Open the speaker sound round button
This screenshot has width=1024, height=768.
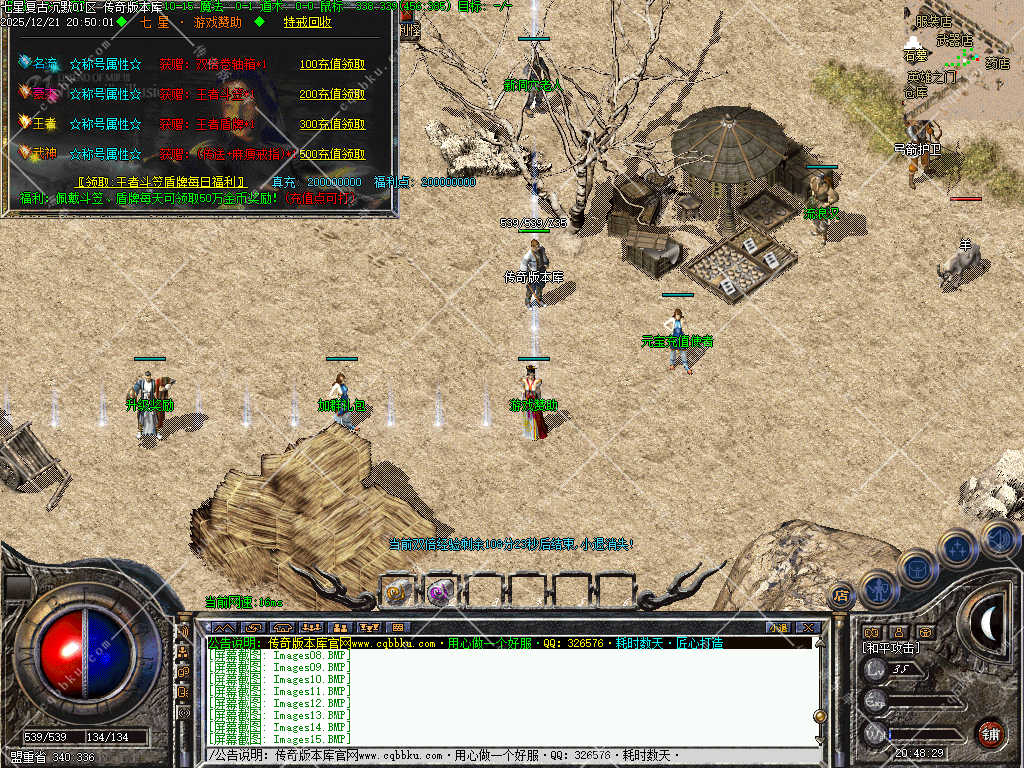pos(999,540)
